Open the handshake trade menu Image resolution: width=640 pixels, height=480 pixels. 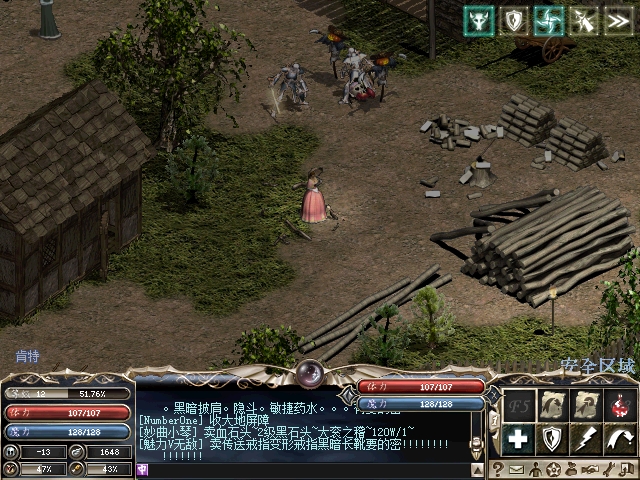click(x=590, y=469)
